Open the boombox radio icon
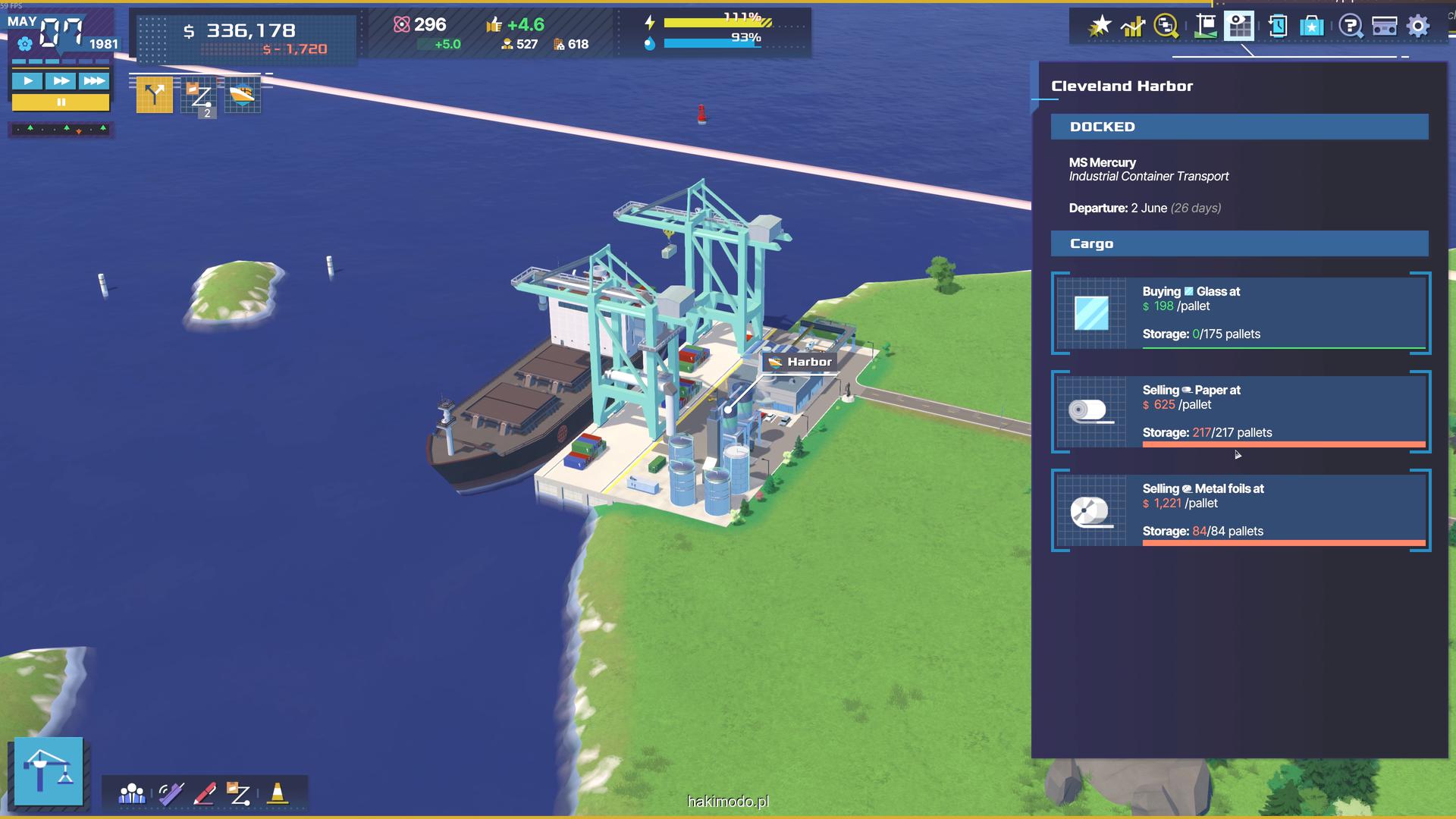 coord(1384,27)
